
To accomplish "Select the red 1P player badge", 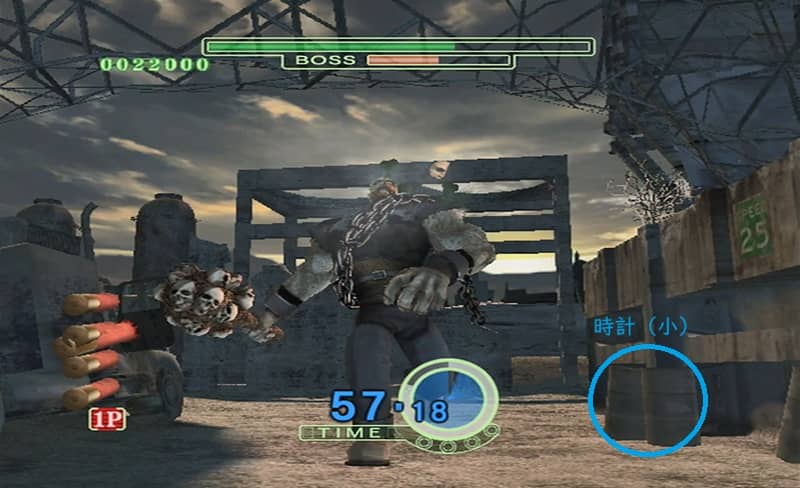I will (x=107, y=419).
